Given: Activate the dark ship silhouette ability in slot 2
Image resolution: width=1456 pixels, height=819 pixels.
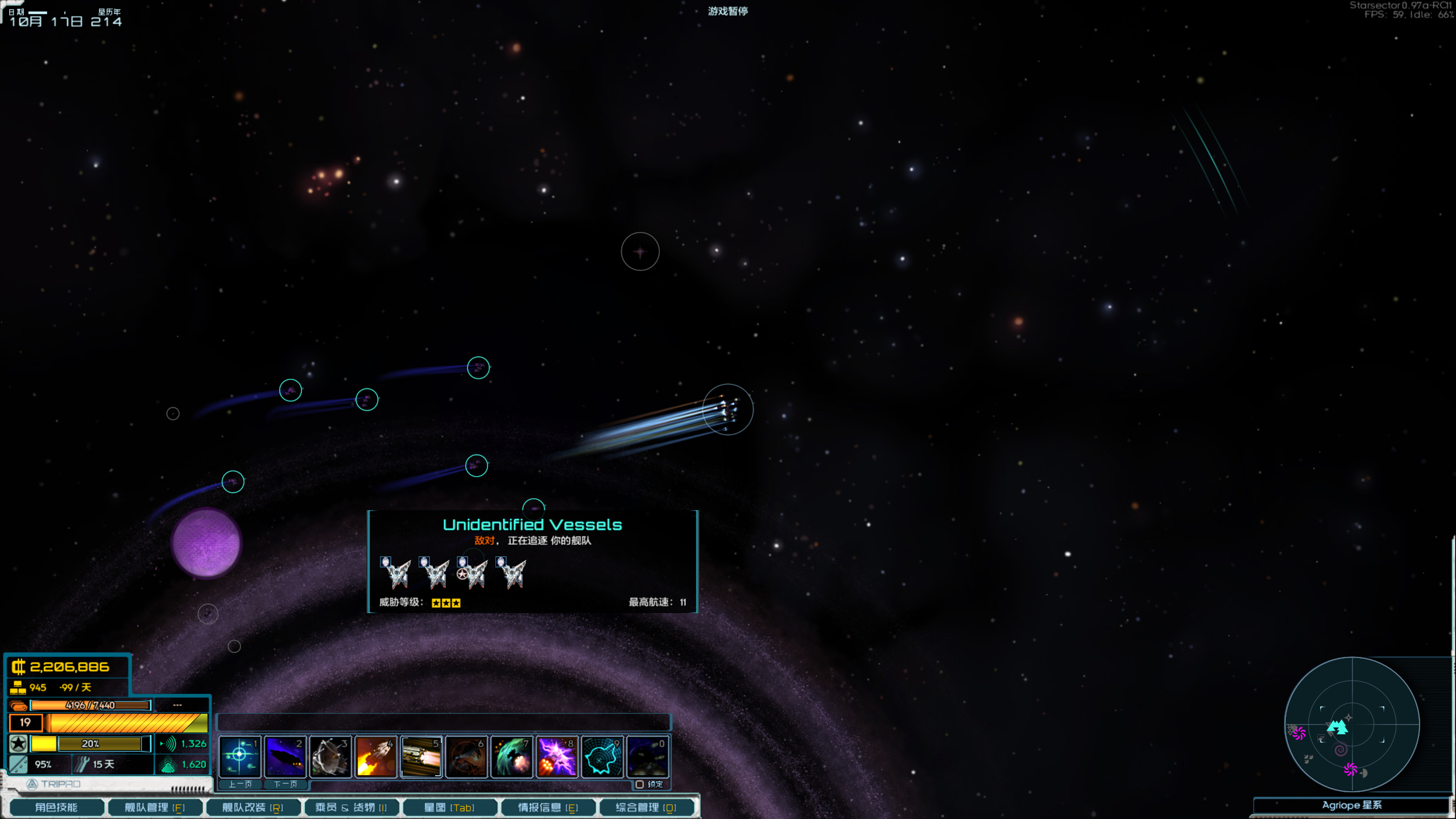Looking at the screenshot, I should coord(285,756).
